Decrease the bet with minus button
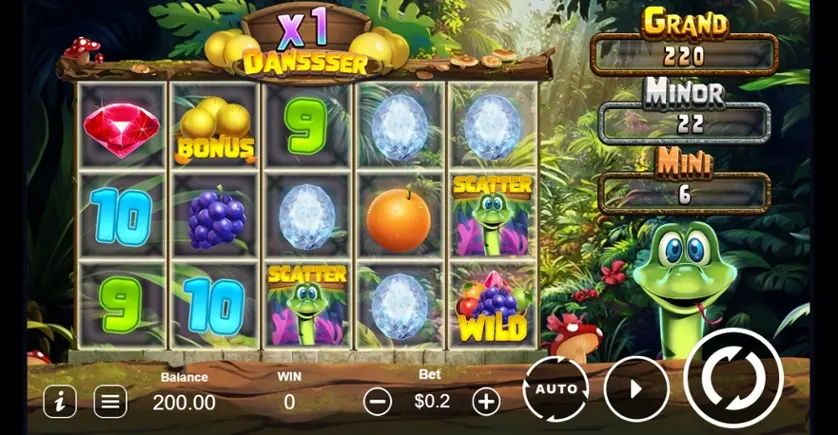 377,401
